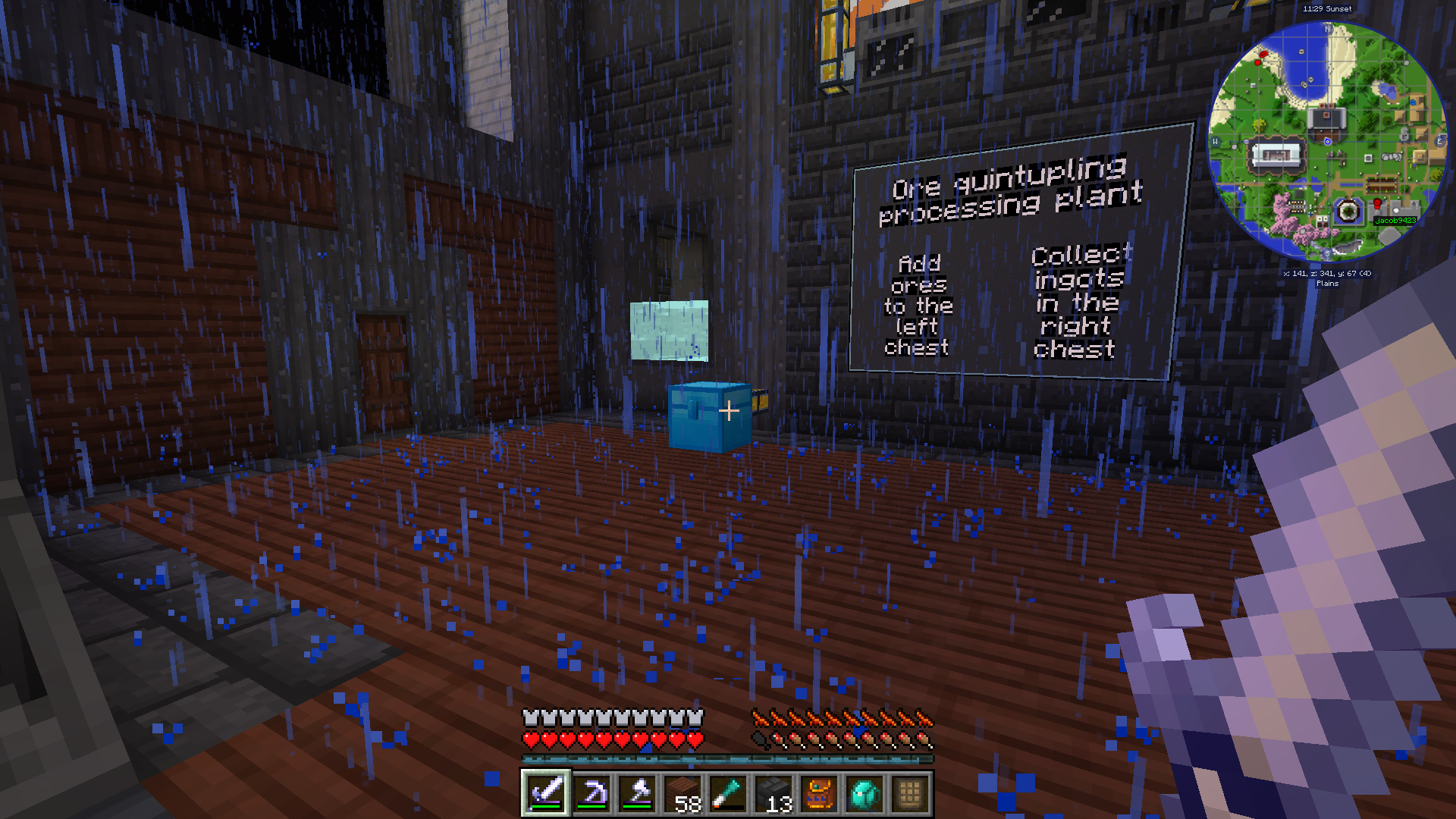Click the white-roofed building on the minimap
Image resolution: width=1456 pixels, height=819 pixels.
pyautogui.click(x=1276, y=155)
